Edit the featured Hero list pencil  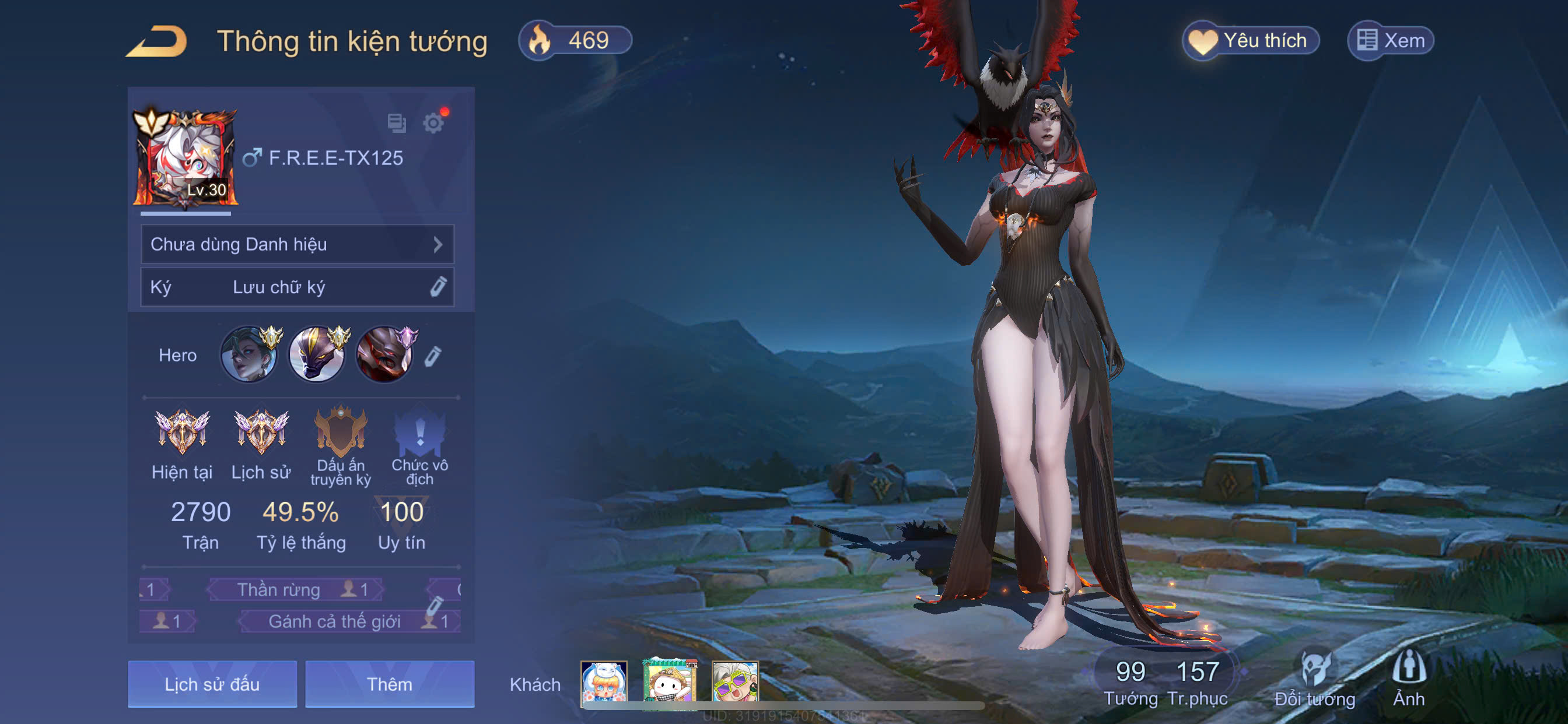pos(433,356)
